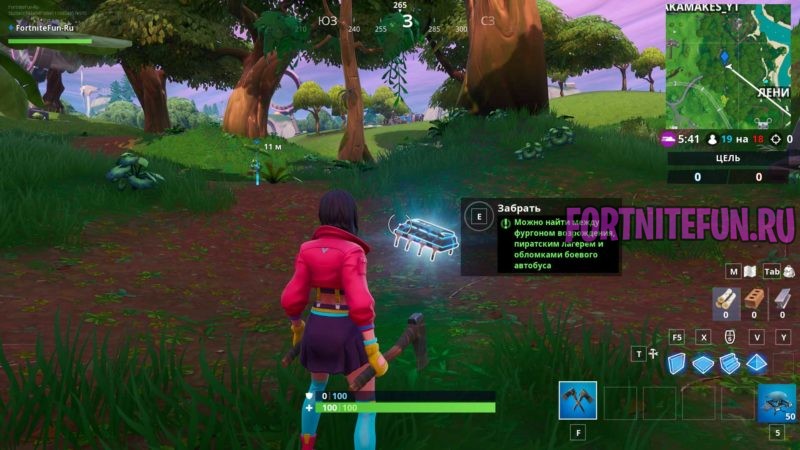Select the floor building piece
The image size is (800, 450).
[704, 363]
